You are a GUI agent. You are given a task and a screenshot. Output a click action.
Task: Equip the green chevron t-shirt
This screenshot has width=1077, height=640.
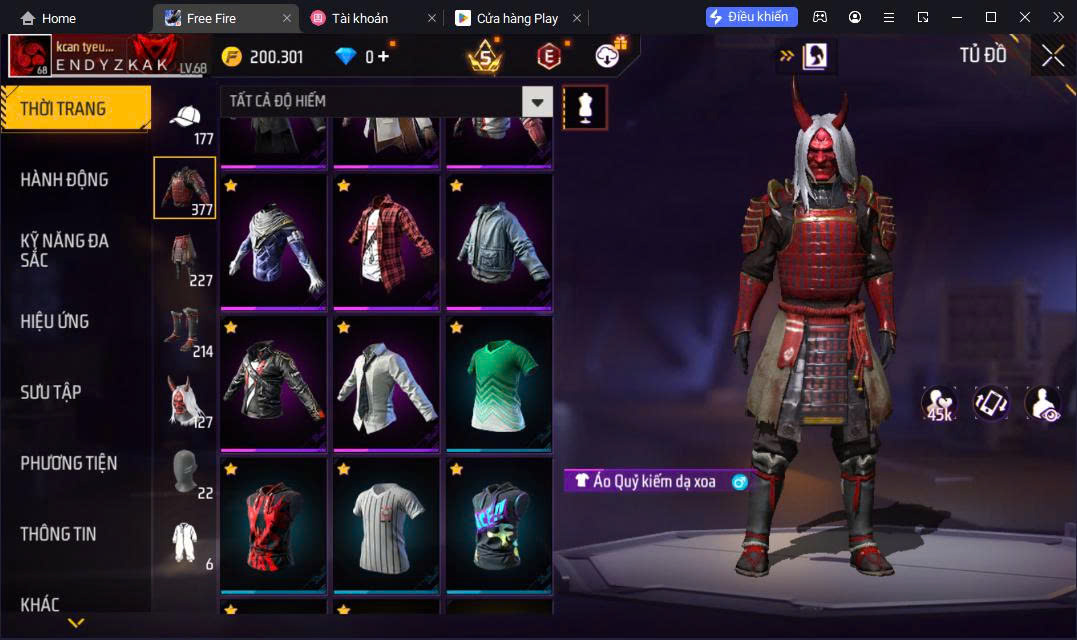click(x=499, y=383)
